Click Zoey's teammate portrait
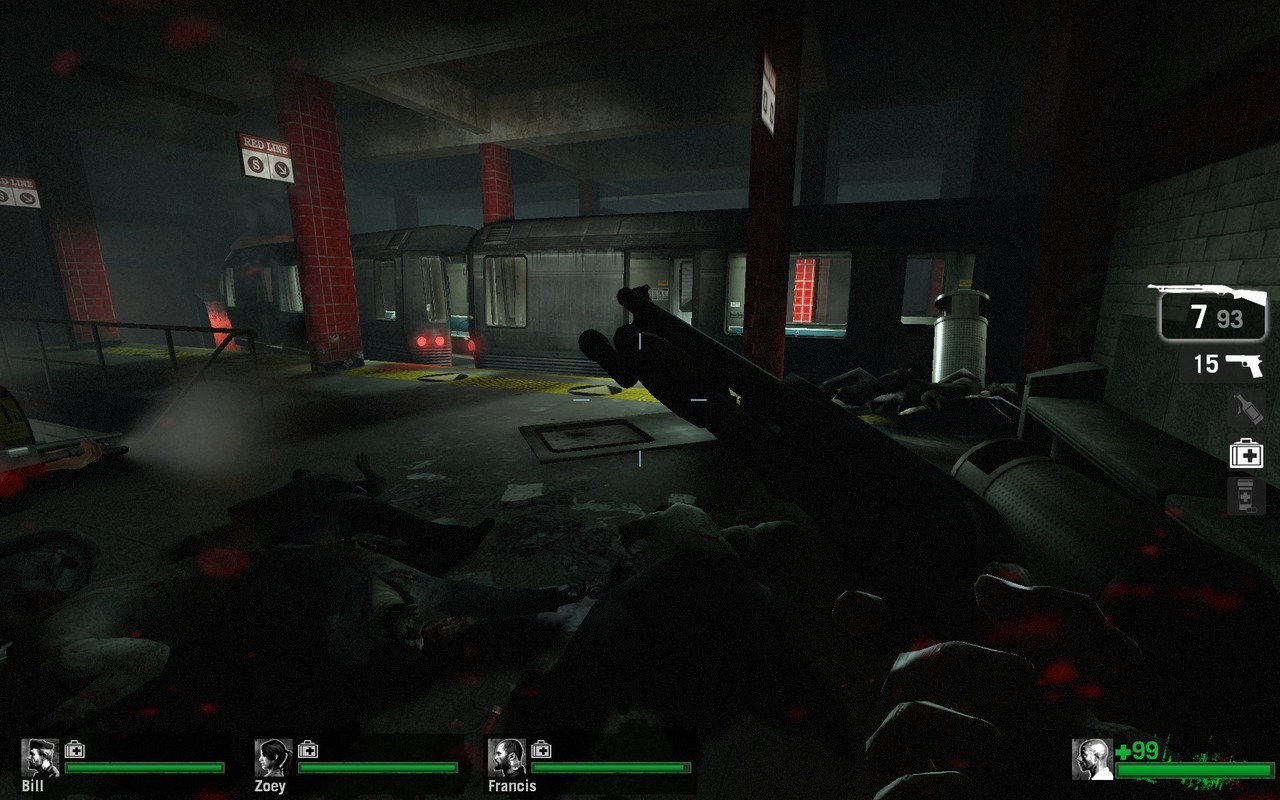Viewport: 1280px width, 800px height. click(273, 758)
